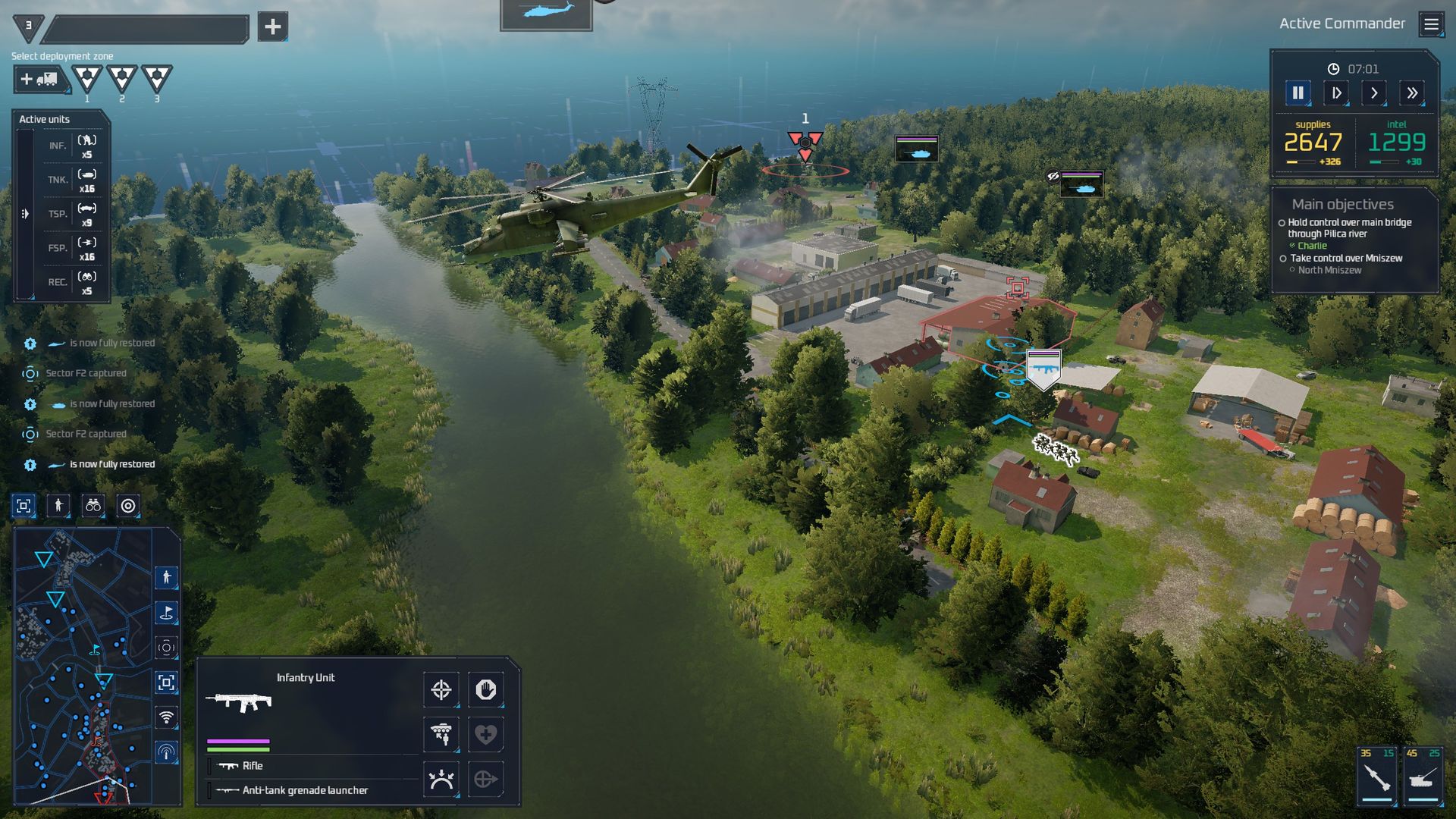The image size is (1456, 819).
Task: Click the vehicle-and-soldier command icon
Action: pos(441,734)
